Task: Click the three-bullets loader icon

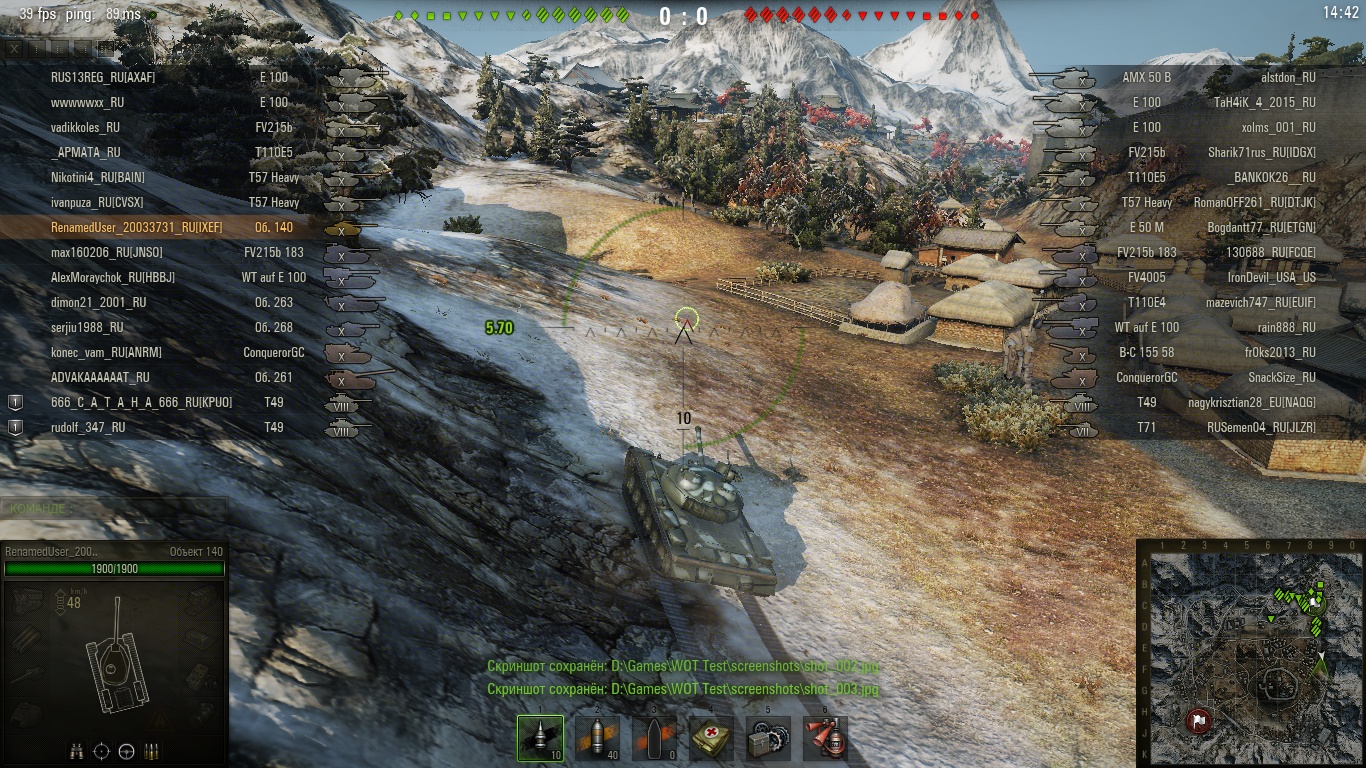Action: pos(152,750)
